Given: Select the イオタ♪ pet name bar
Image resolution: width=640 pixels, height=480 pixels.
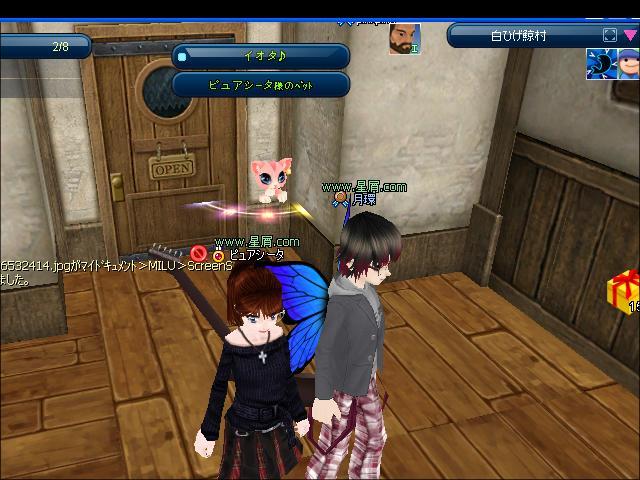Looking at the screenshot, I should pyautogui.click(x=261, y=57).
